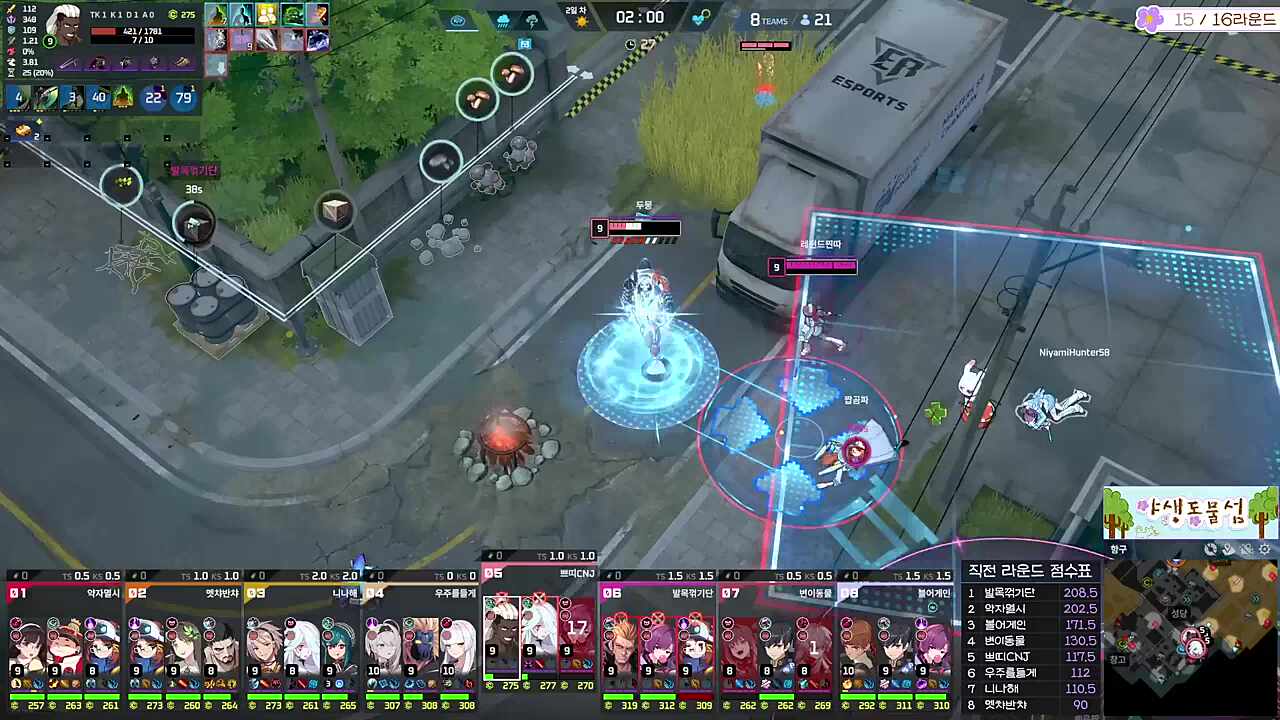Screen dimensions: 1280x720
Task: Click the gold coin icon showing 275
Action: (174, 15)
